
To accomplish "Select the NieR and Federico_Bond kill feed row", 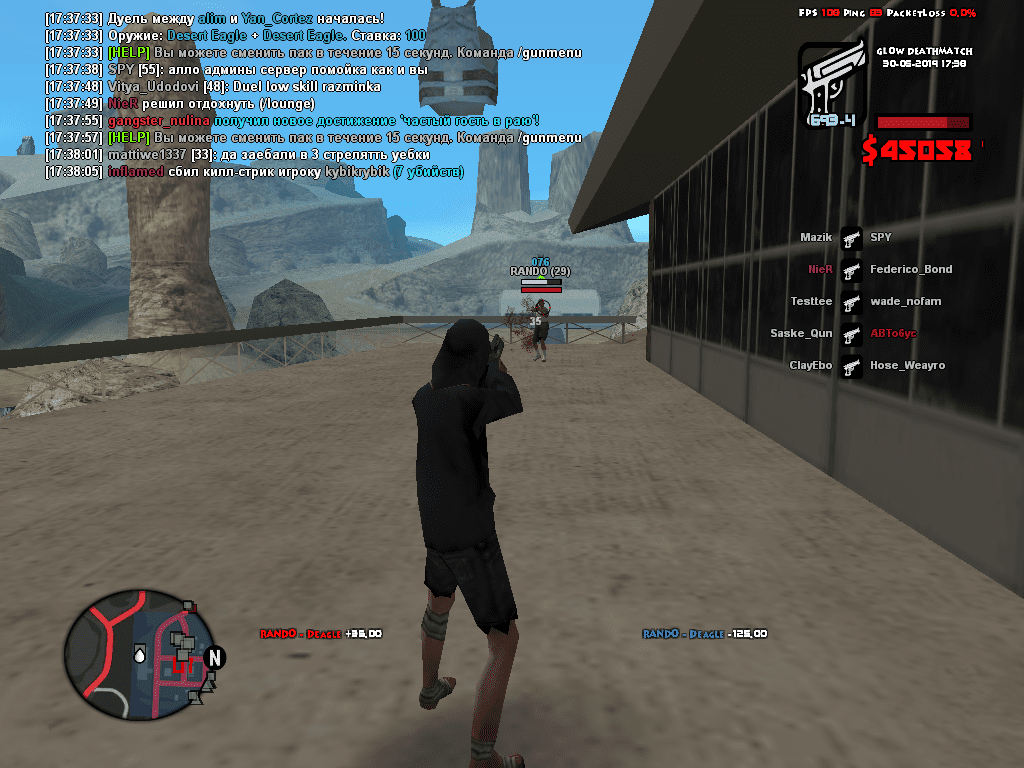I will click(x=851, y=270).
